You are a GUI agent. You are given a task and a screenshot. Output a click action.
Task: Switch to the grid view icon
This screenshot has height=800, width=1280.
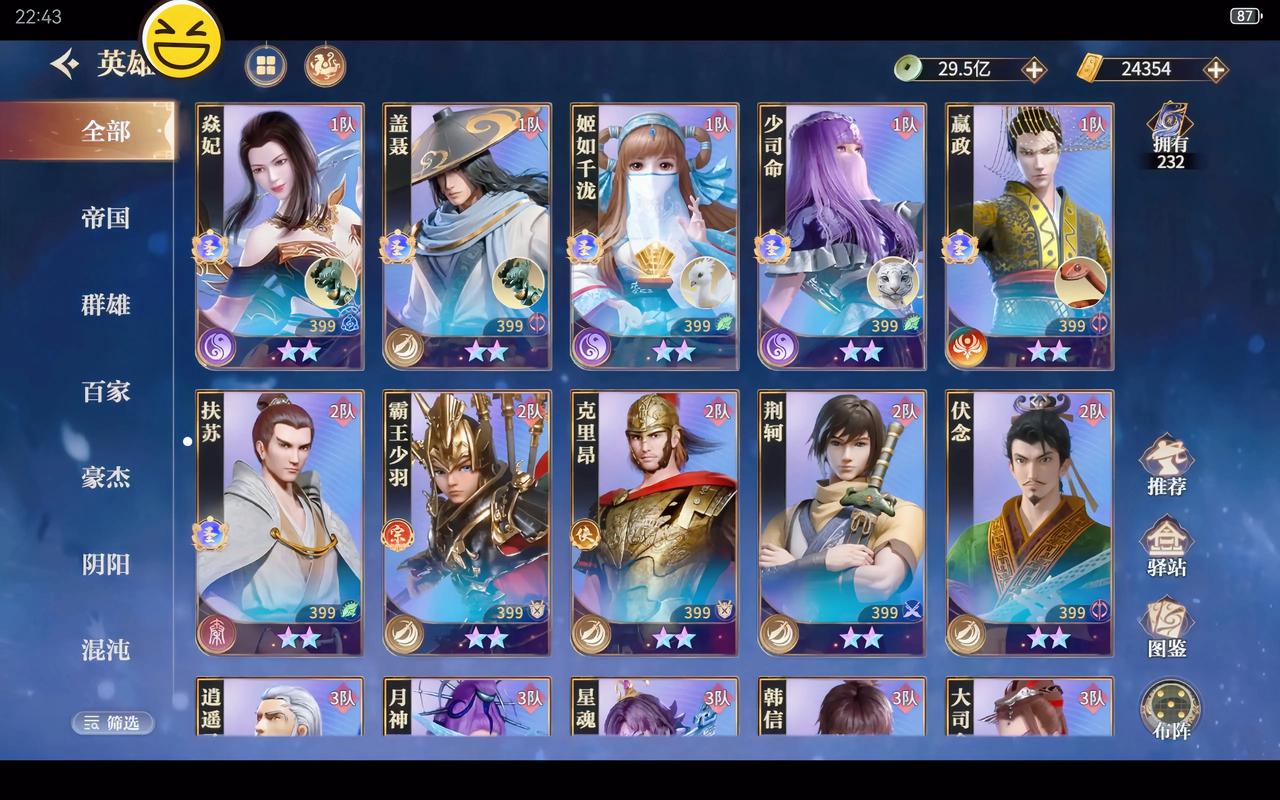point(266,66)
